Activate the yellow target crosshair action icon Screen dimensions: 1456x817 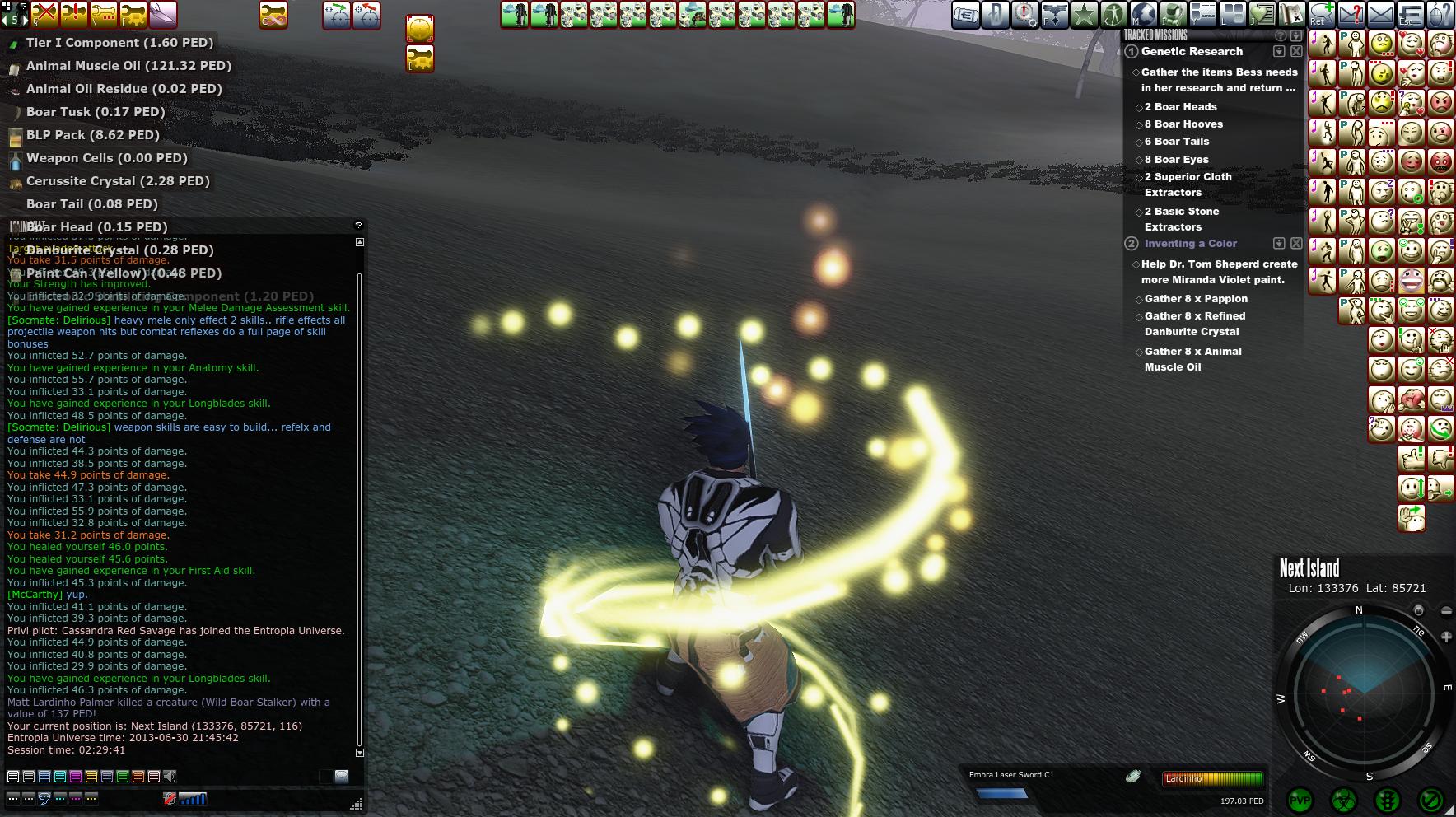click(419, 29)
